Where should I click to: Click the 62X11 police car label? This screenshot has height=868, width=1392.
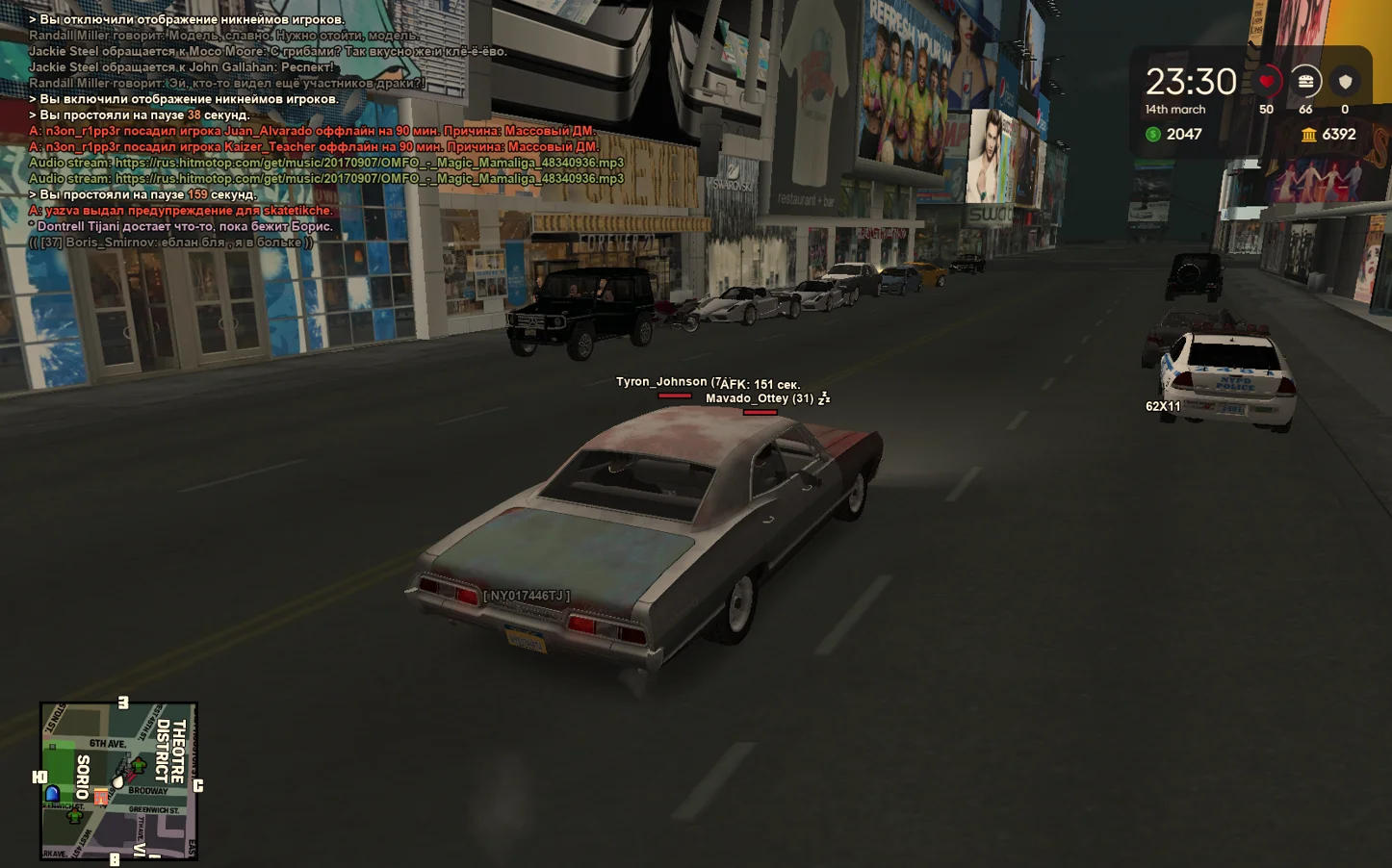pos(1163,406)
